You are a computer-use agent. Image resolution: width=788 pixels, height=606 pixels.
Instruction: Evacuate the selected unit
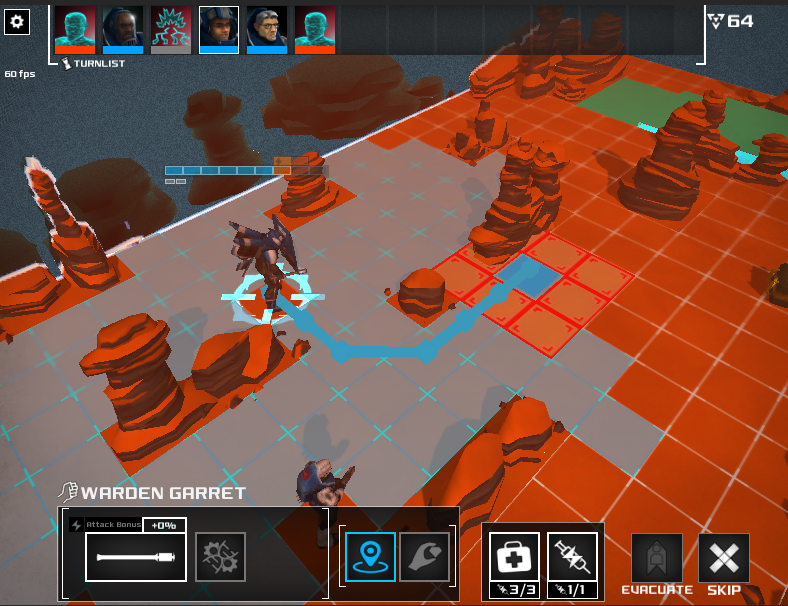click(657, 558)
